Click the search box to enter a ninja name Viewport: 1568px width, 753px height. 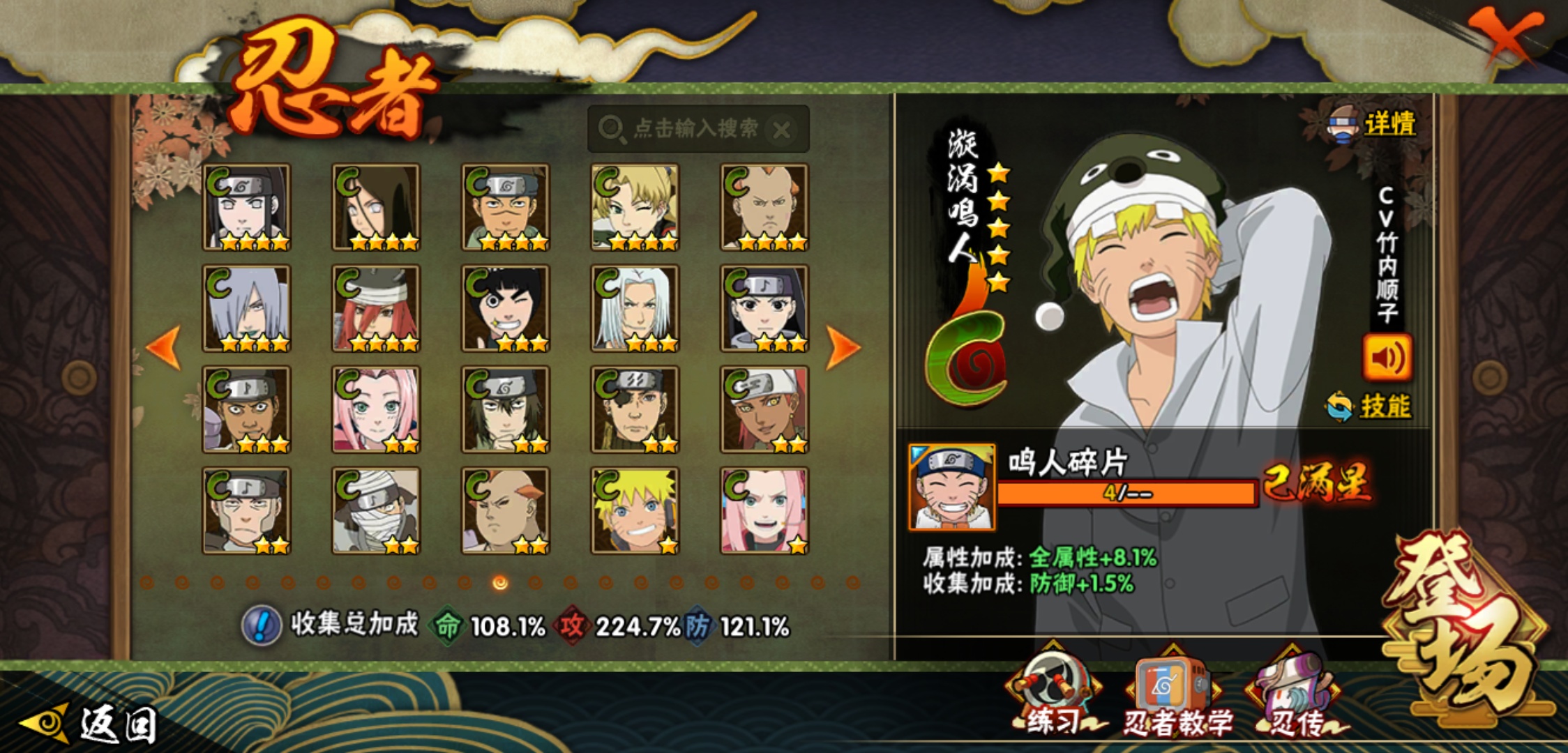pos(687,129)
